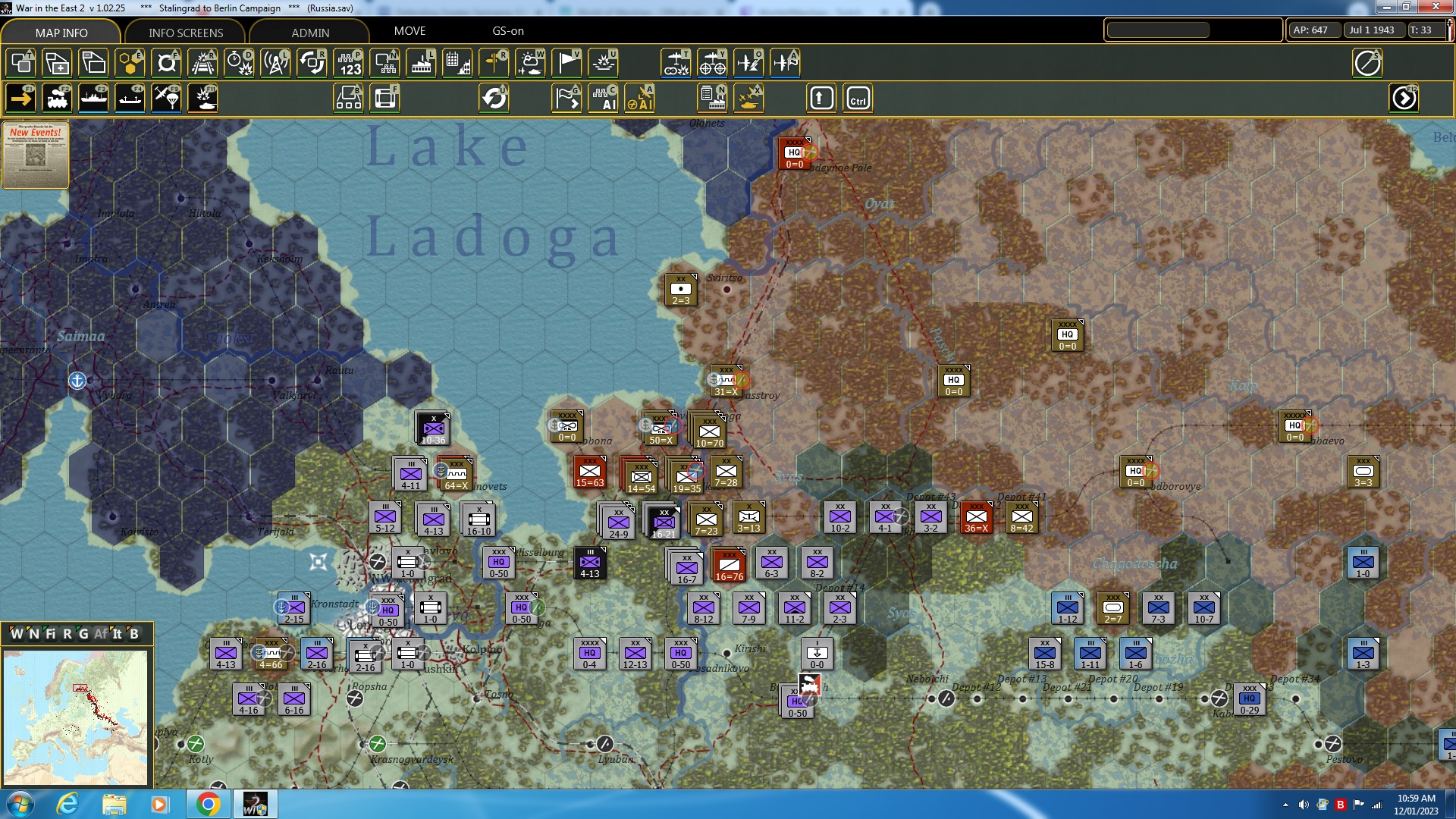Toggle the victory flag locations display
Viewport: 1456px width, 819px height.
566,63
